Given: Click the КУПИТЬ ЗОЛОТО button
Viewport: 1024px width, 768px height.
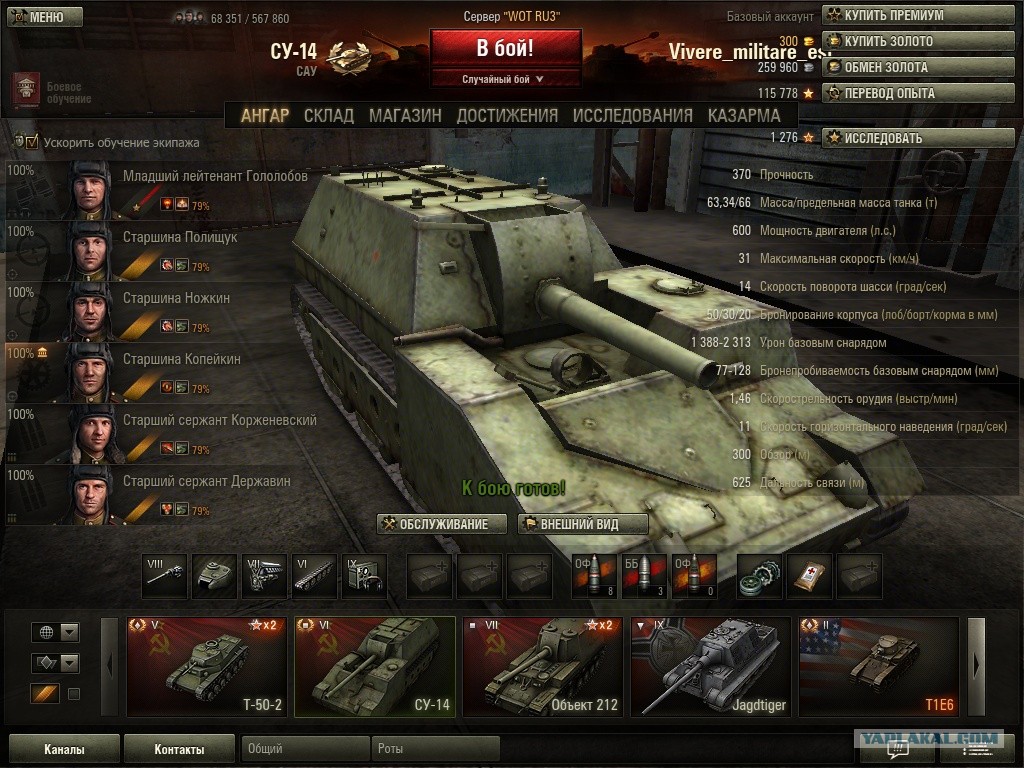Looking at the screenshot, I should pos(918,41).
